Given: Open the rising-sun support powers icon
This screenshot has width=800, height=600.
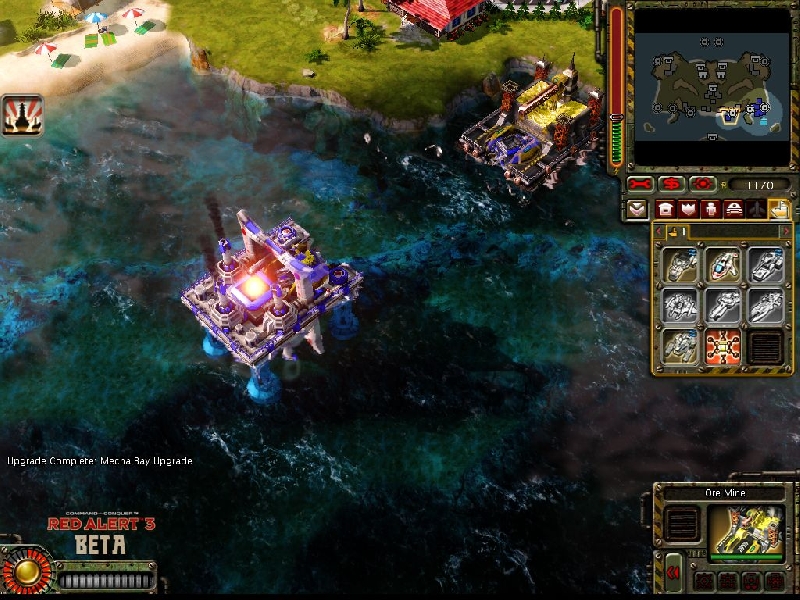Looking at the screenshot, I should click(21, 115).
